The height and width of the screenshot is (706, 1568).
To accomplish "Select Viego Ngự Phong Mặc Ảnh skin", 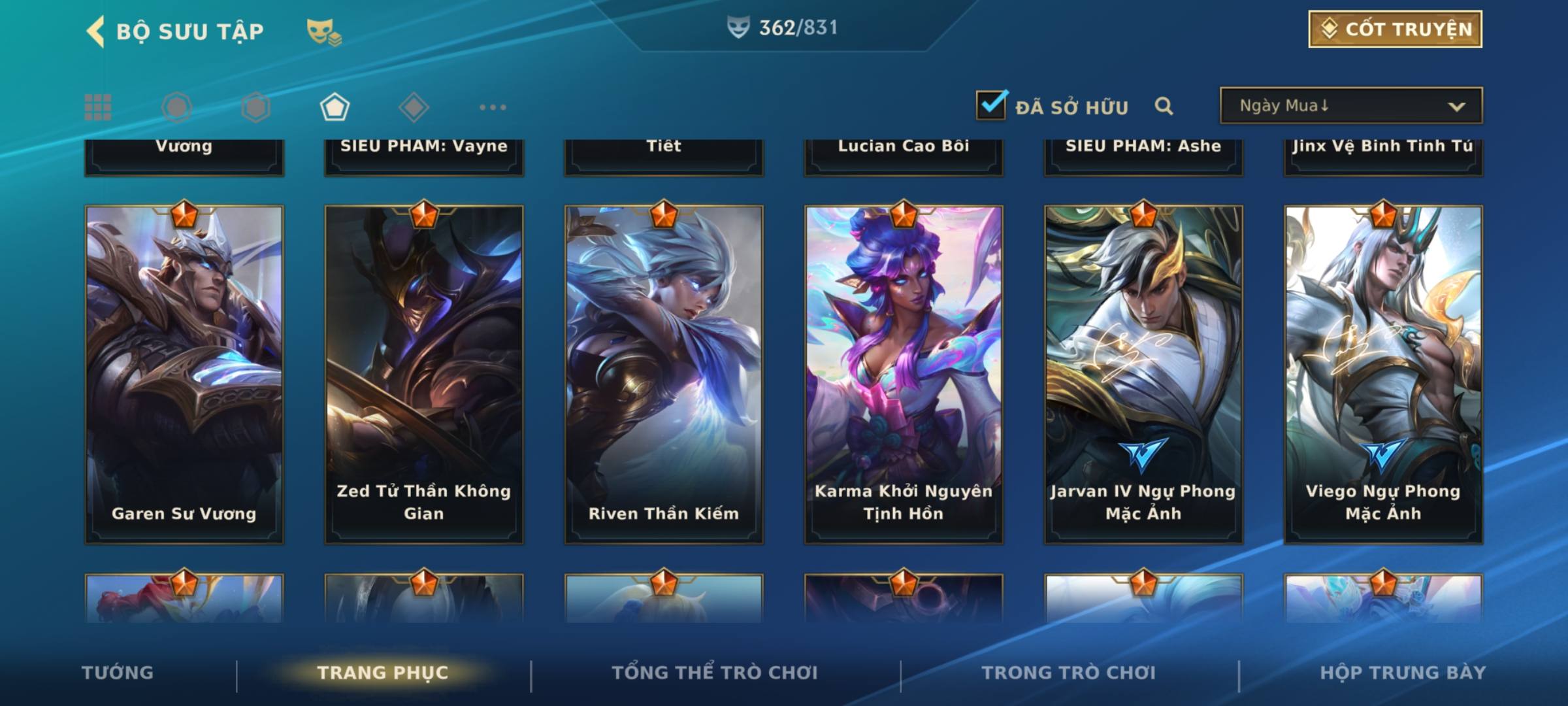I will pyautogui.click(x=1383, y=374).
